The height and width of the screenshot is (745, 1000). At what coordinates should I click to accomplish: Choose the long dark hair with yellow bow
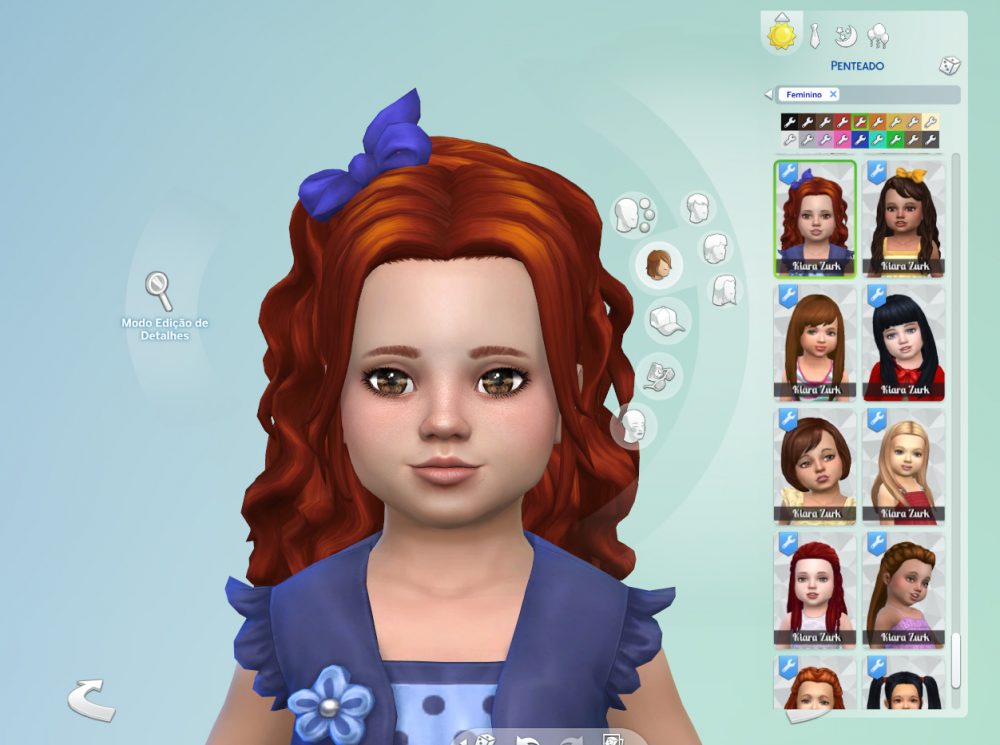tap(904, 218)
